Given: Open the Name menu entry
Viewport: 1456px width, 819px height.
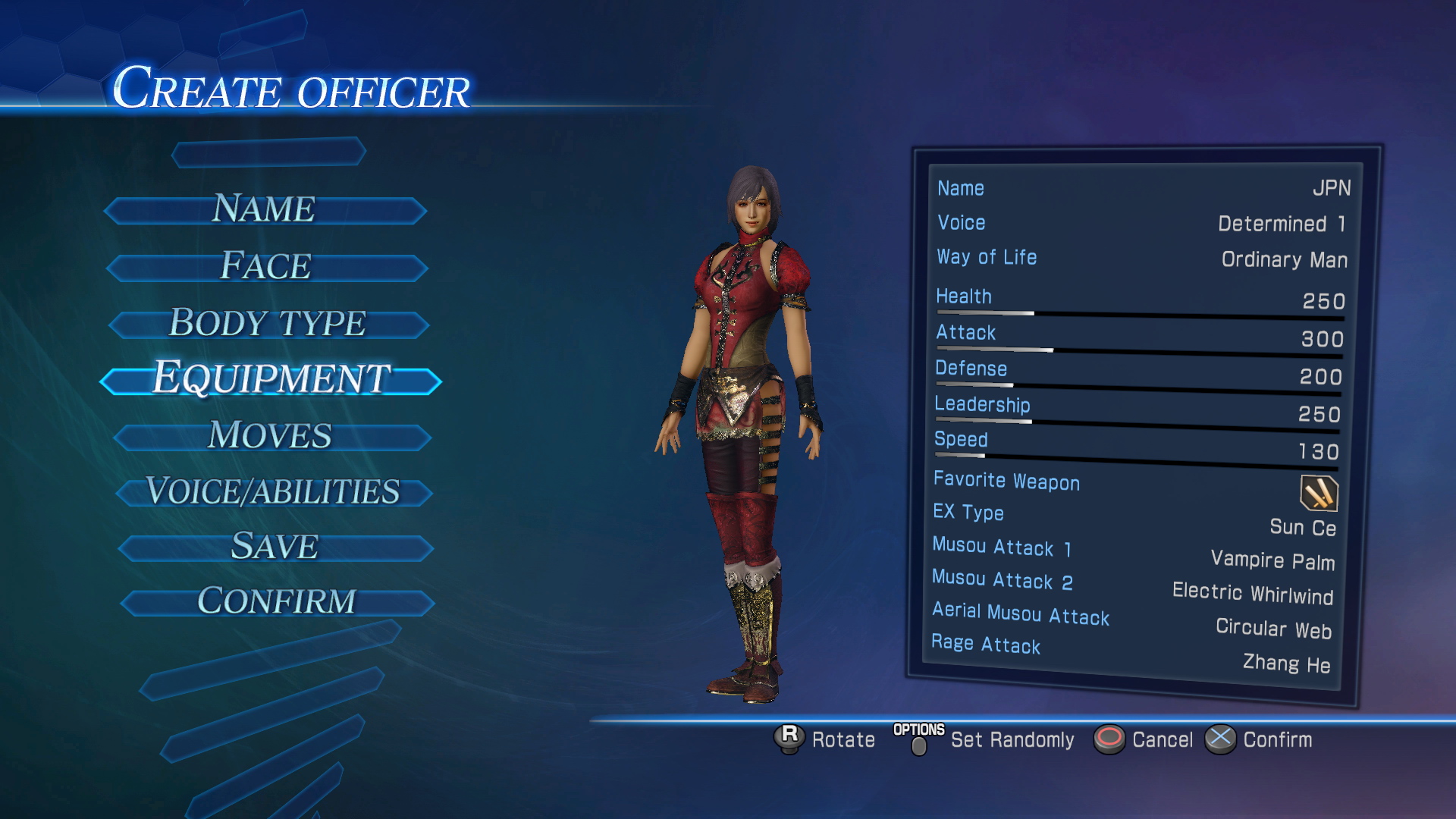Looking at the screenshot, I should tap(264, 209).
